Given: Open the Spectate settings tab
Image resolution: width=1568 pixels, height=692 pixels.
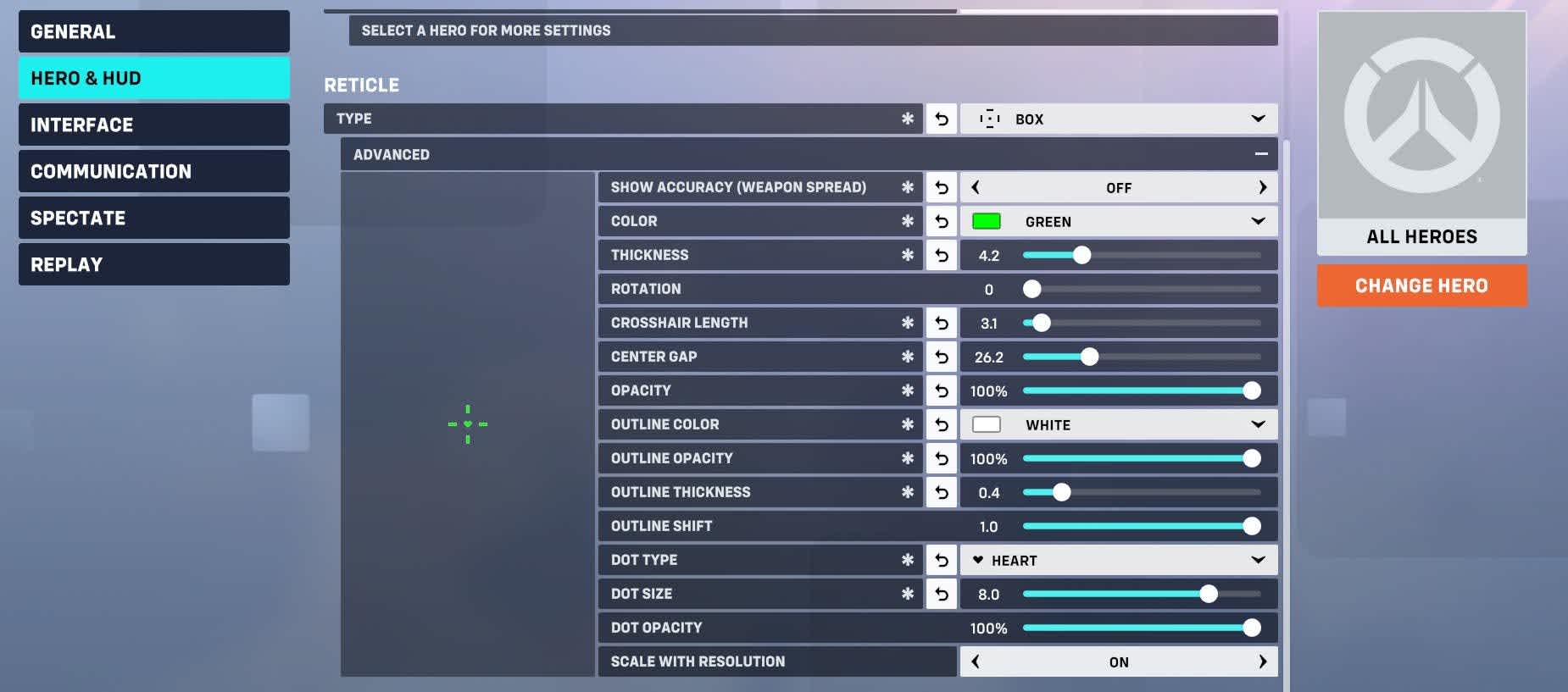Looking at the screenshot, I should tap(153, 218).
